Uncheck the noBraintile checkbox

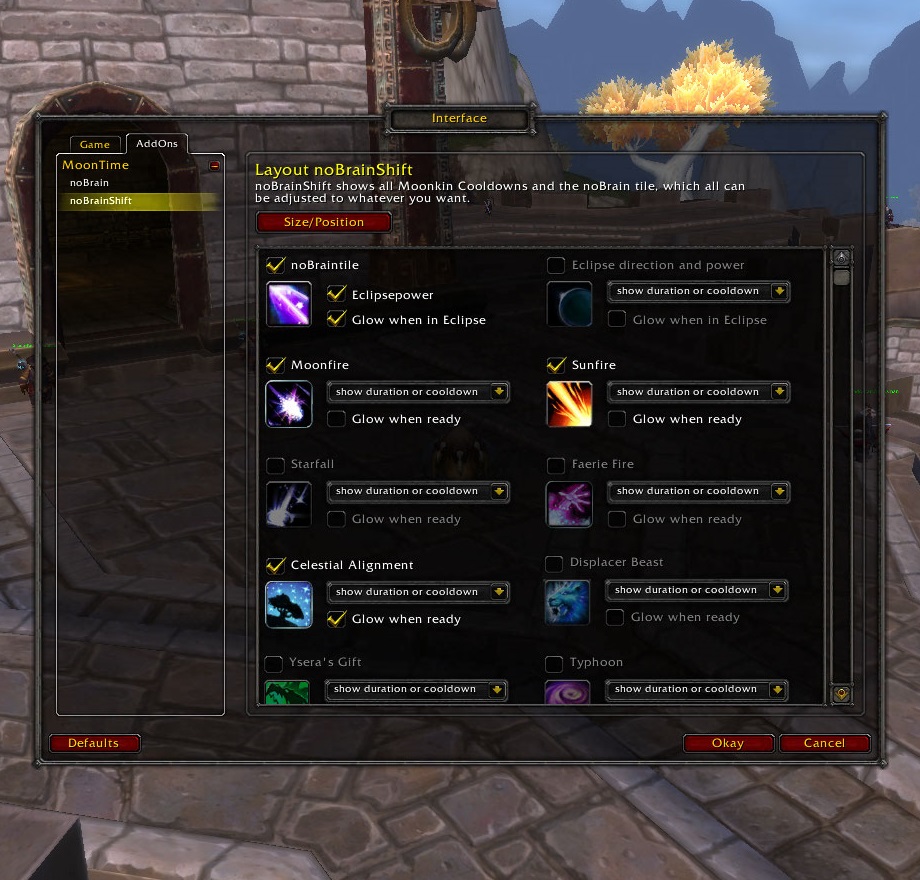coord(276,265)
